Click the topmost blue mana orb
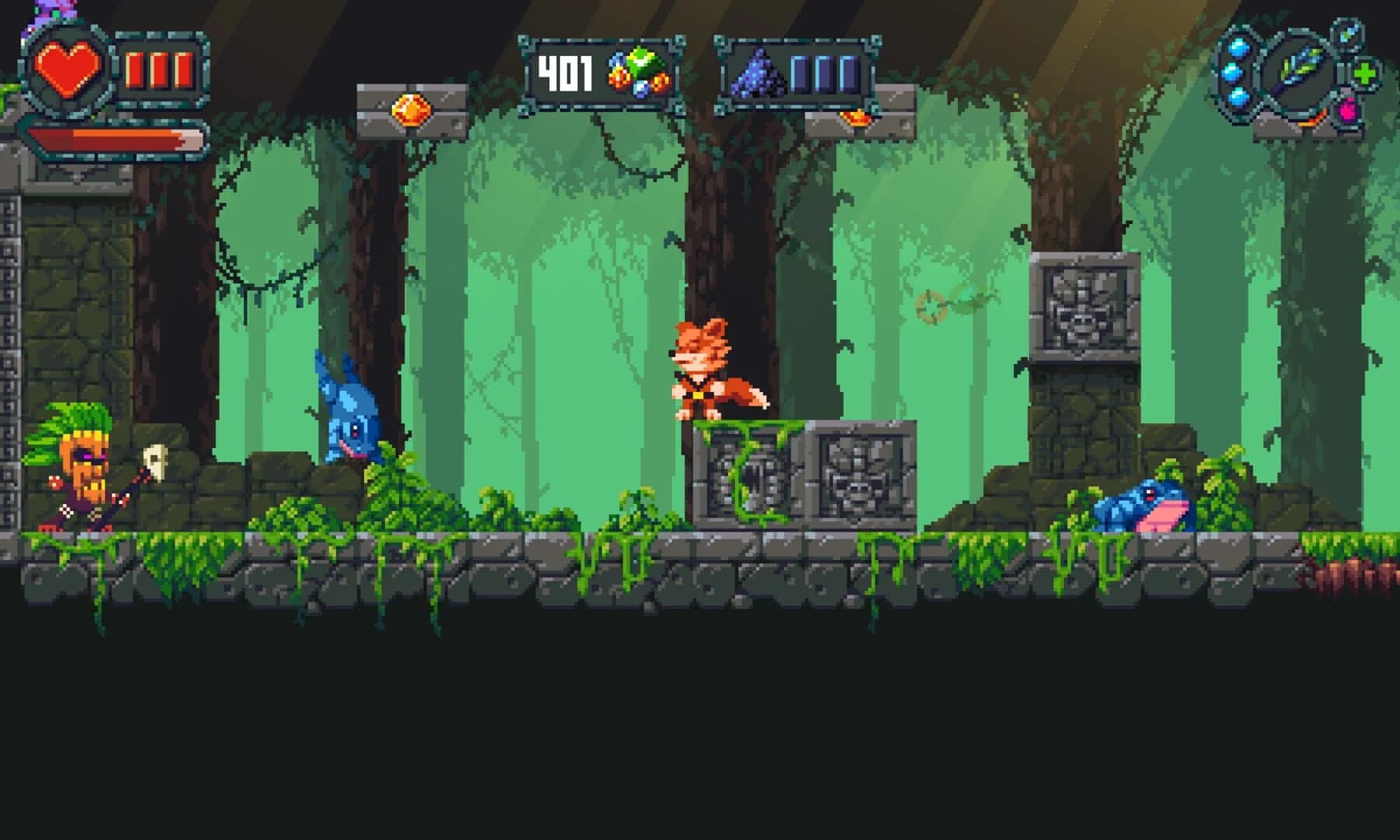The height and width of the screenshot is (840, 1400). point(1237,47)
